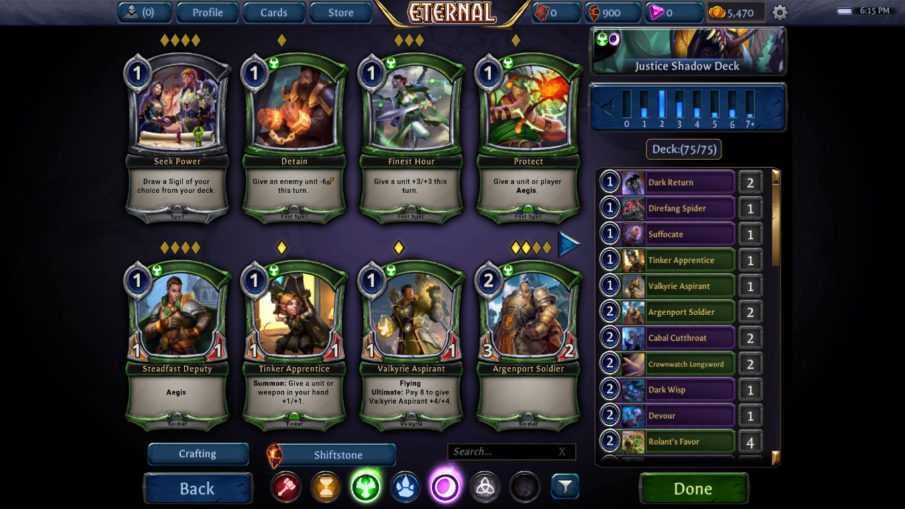Screen dimensions: 905x509
Task: Open the Crafting panel
Action: click(198, 454)
